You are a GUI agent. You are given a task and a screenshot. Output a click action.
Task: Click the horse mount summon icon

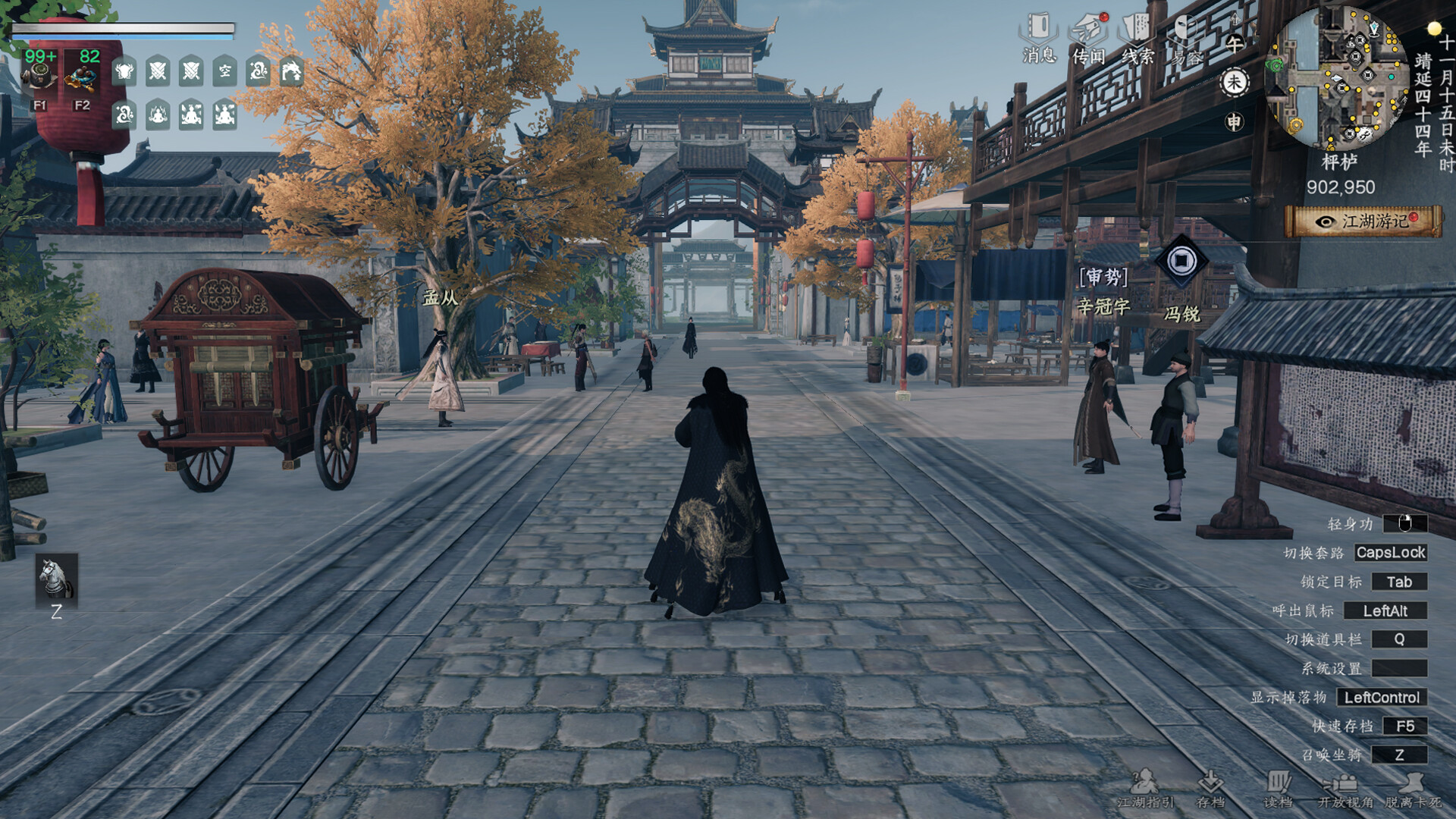(56, 580)
